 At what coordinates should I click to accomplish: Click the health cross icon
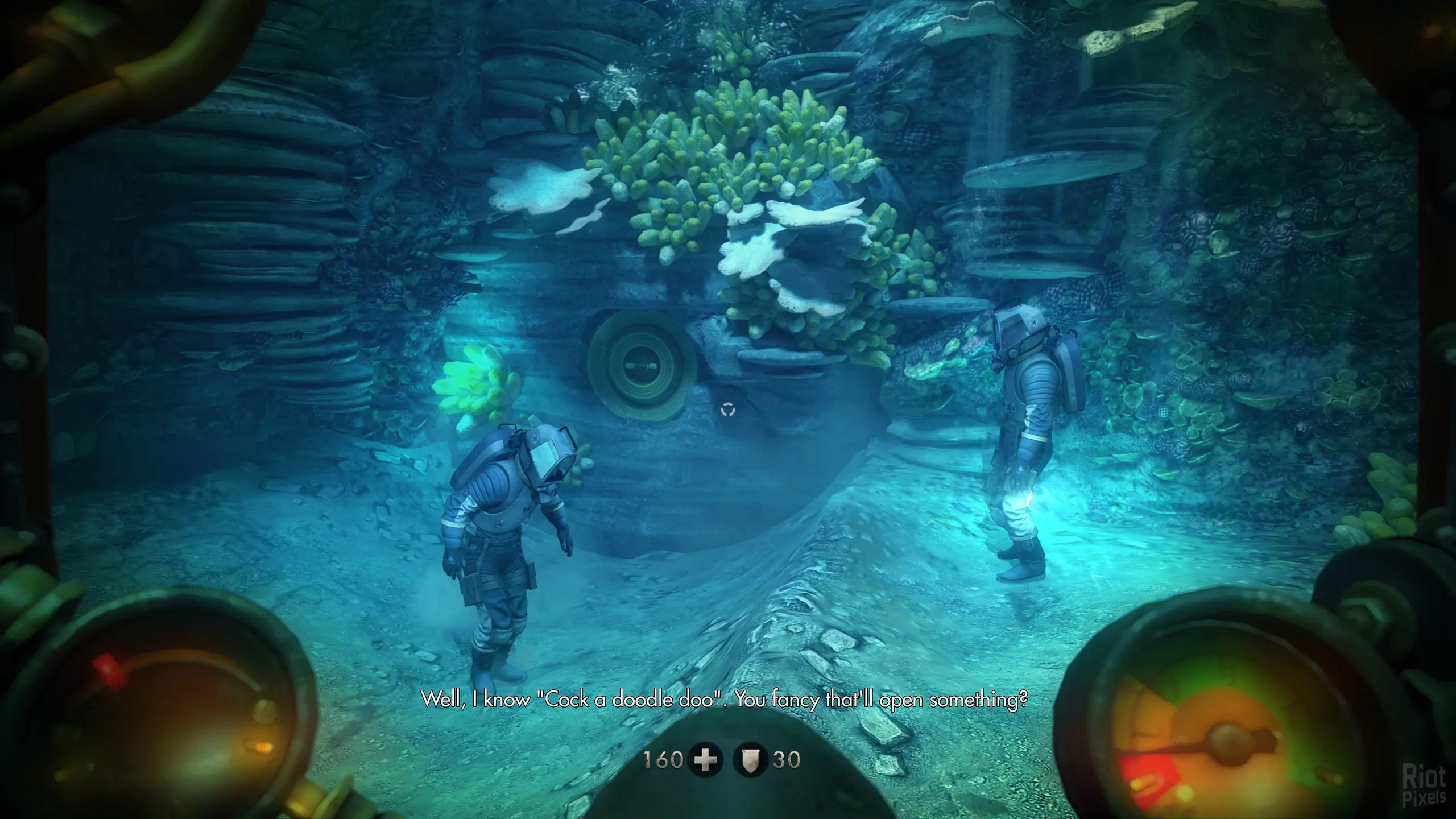(x=706, y=760)
